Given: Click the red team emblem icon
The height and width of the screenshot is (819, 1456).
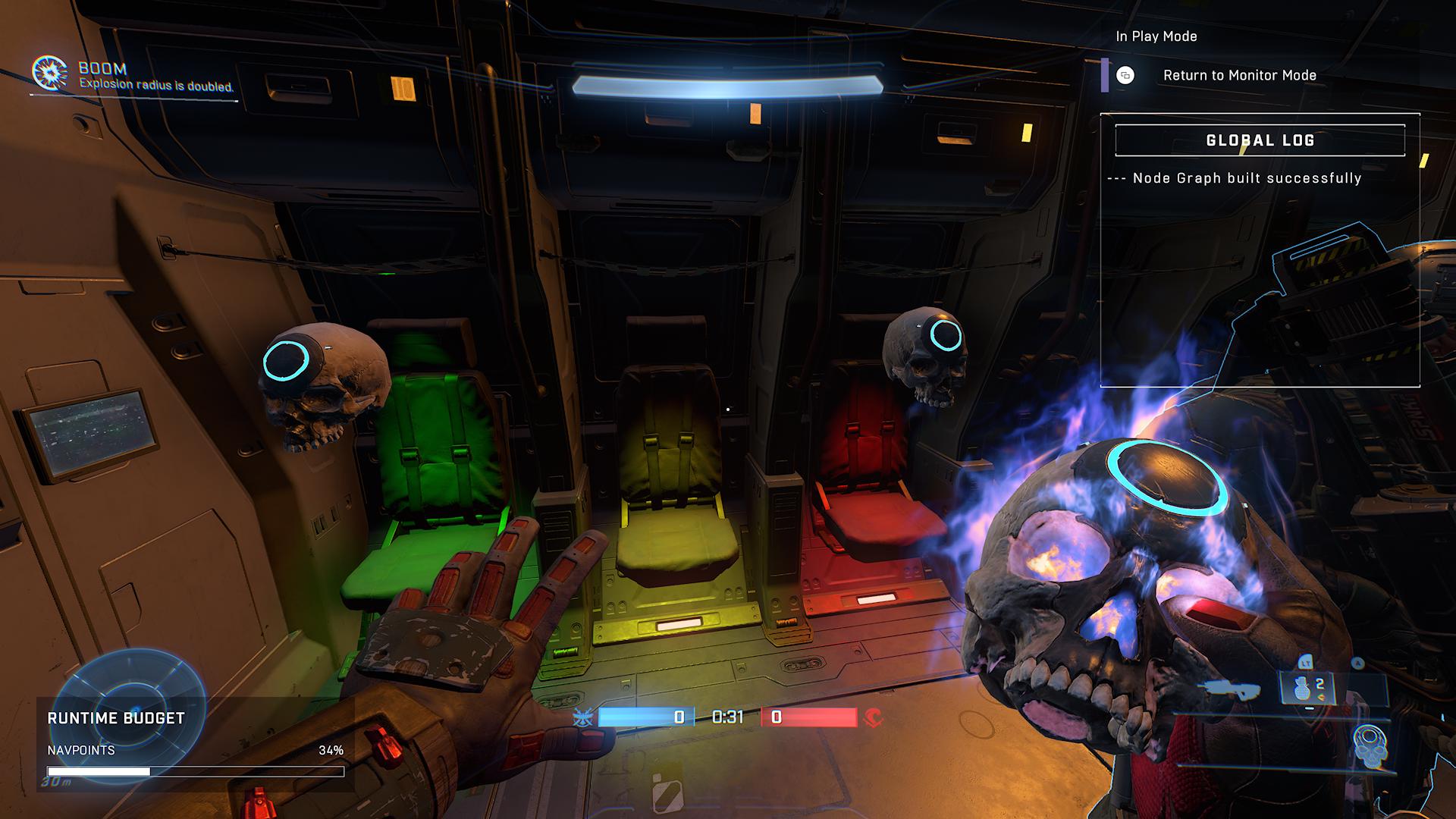Looking at the screenshot, I should click(874, 717).
